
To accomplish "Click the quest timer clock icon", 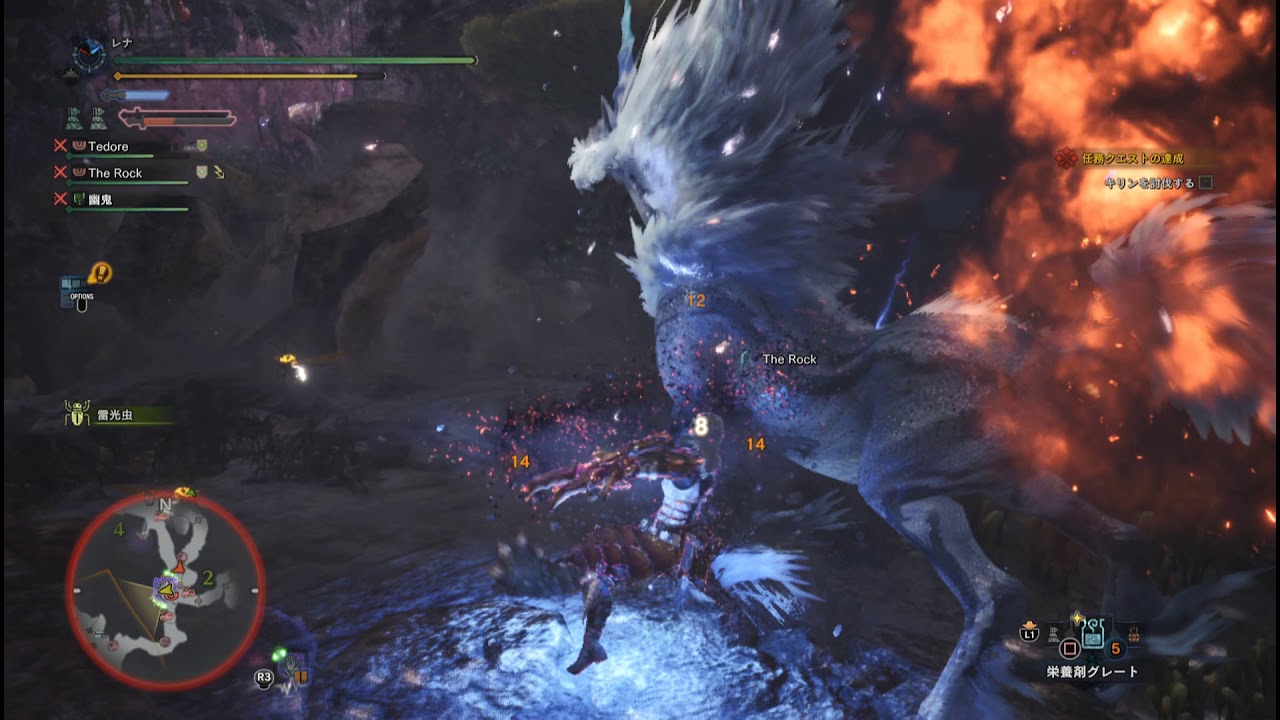I will pyautogui.click(x=89, y=57).
